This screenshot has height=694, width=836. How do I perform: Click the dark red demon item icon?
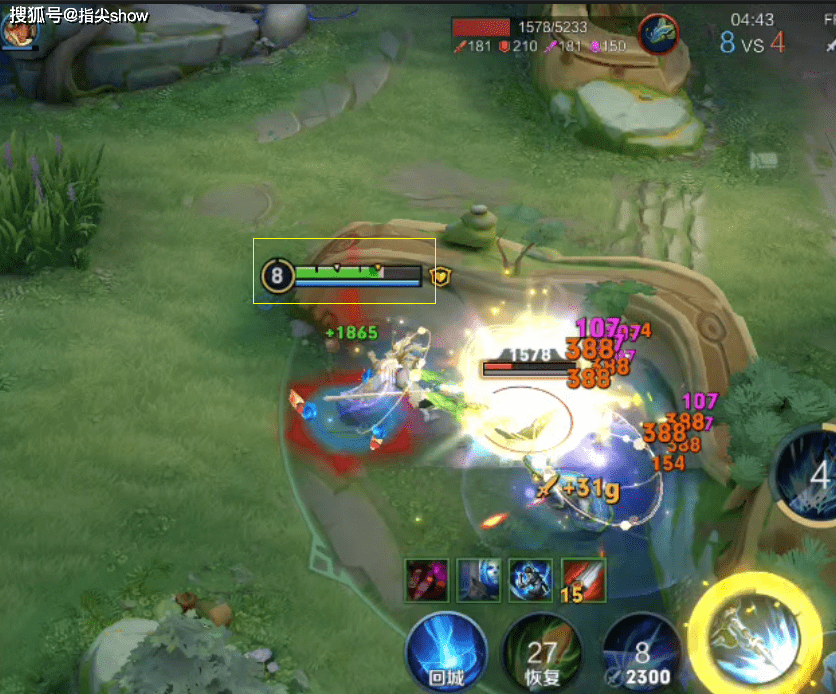click(426, 580)
